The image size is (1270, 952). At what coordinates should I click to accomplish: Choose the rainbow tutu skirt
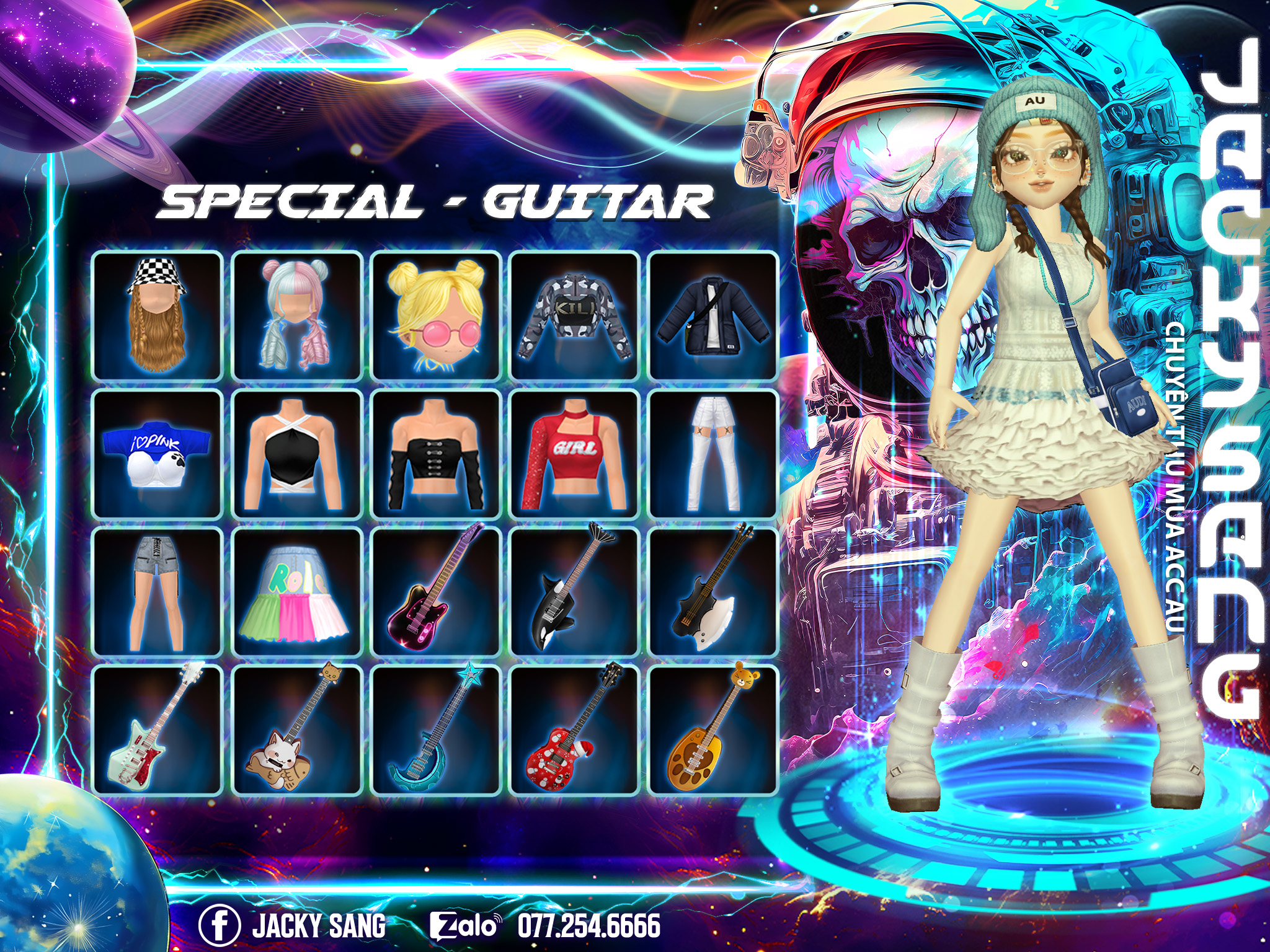pos(296,592)
